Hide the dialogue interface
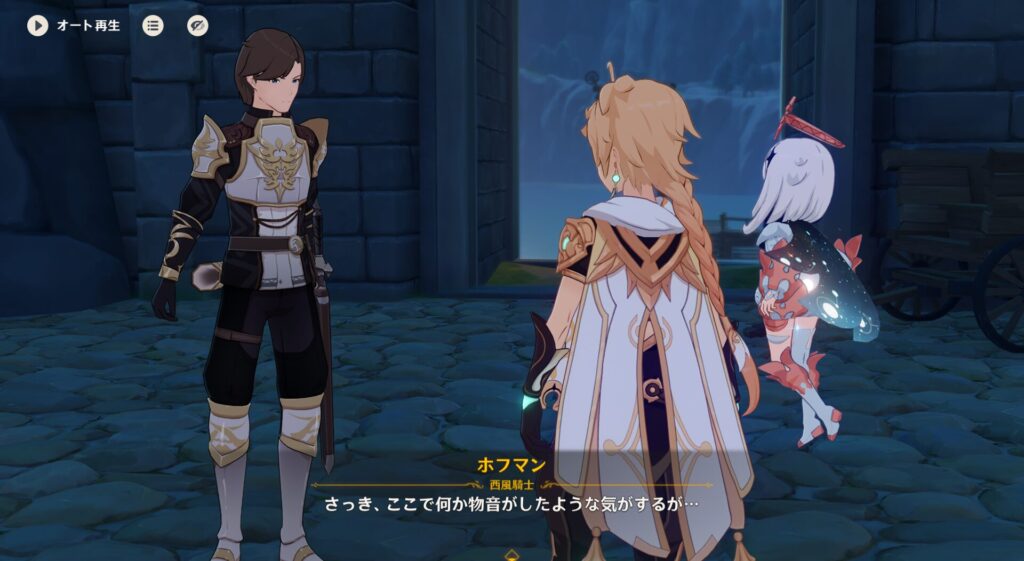 [198, 25]
